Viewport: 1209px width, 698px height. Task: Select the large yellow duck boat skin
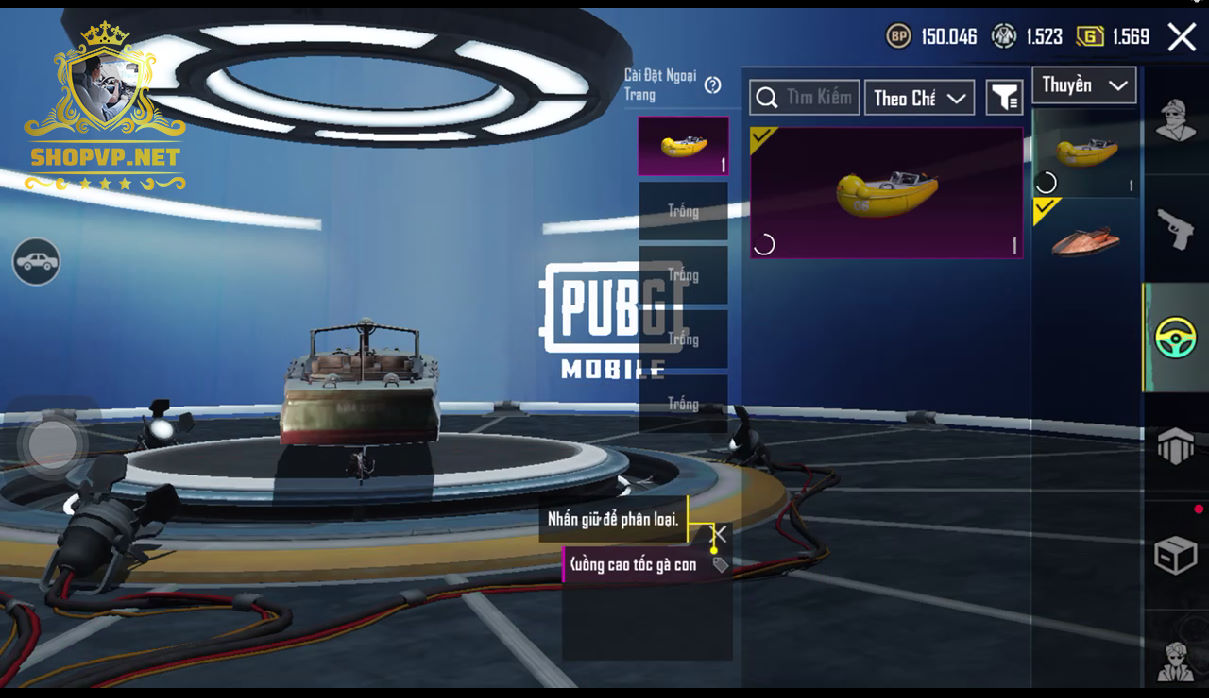point(886,193)
